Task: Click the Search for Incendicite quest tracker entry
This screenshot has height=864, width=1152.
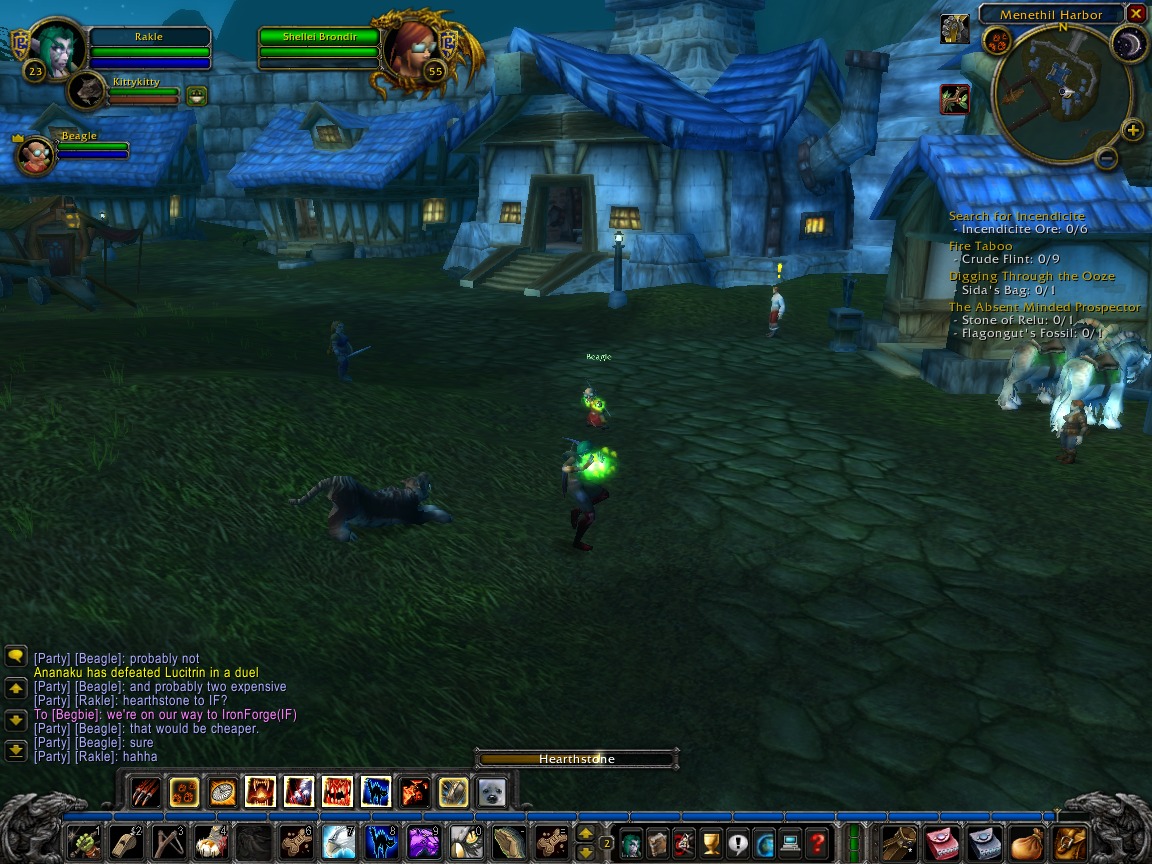Action: (1016, 216)
